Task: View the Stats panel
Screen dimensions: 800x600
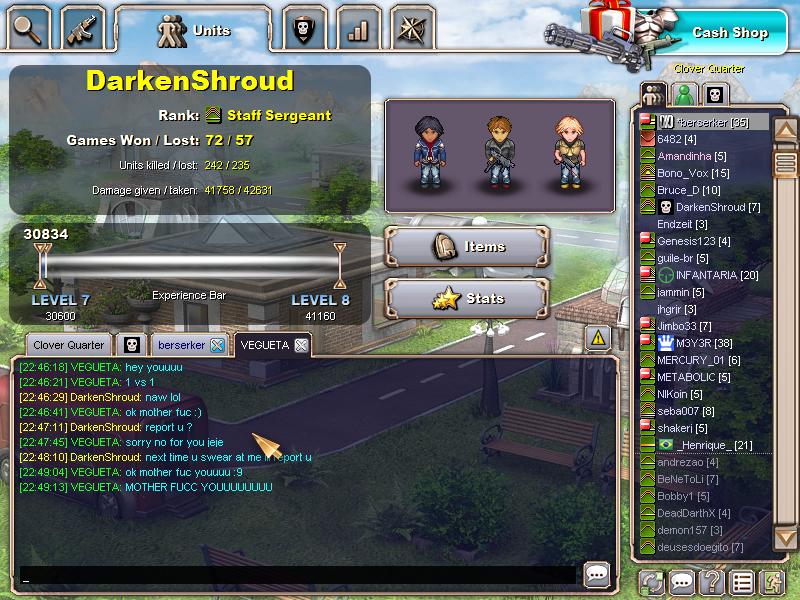Action: [467, 298]
